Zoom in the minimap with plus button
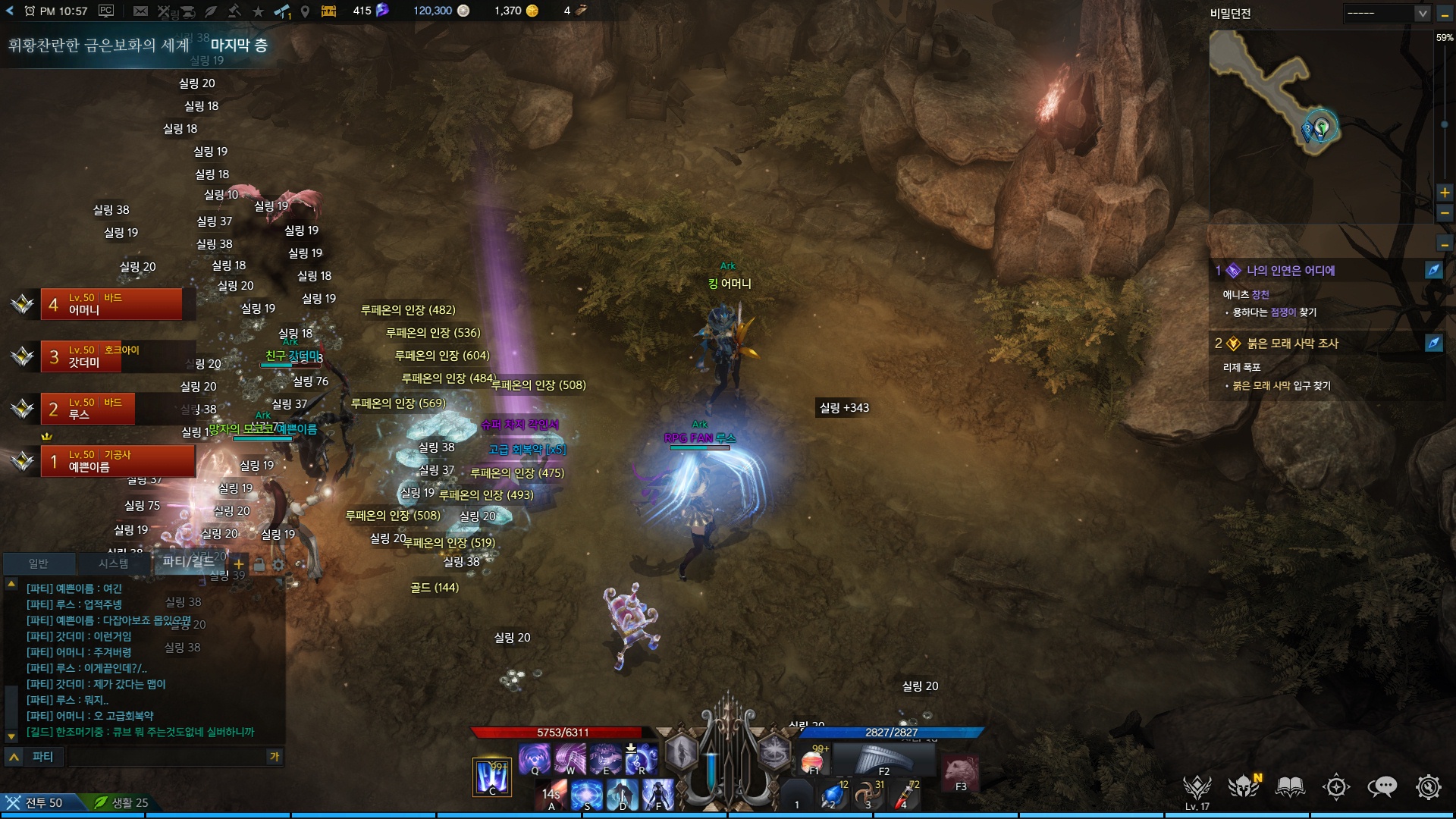The width and height of the screenshot is (1456, 819). (1445, 193)
